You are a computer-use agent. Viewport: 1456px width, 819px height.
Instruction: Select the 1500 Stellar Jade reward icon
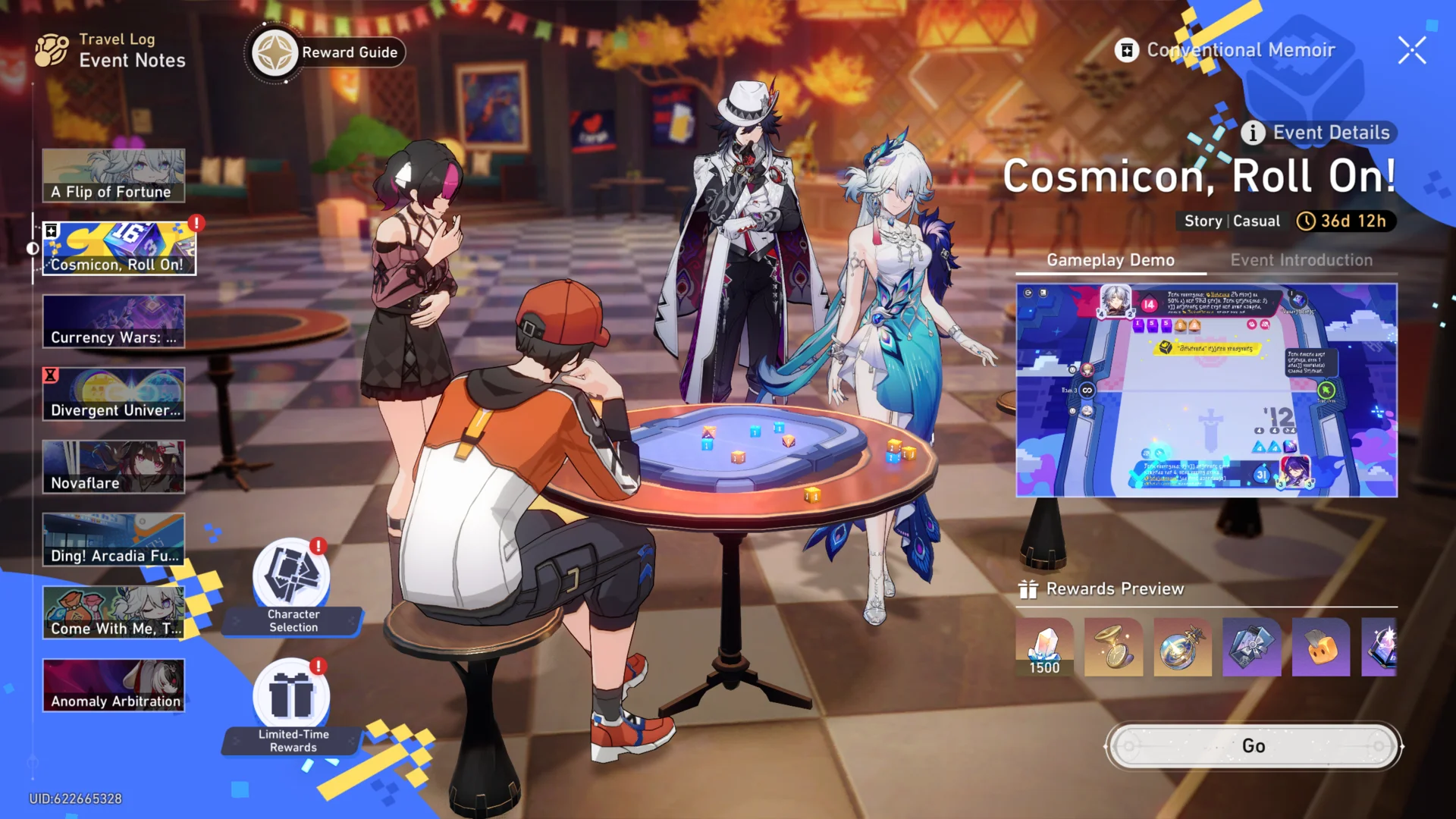(1044, 648)
